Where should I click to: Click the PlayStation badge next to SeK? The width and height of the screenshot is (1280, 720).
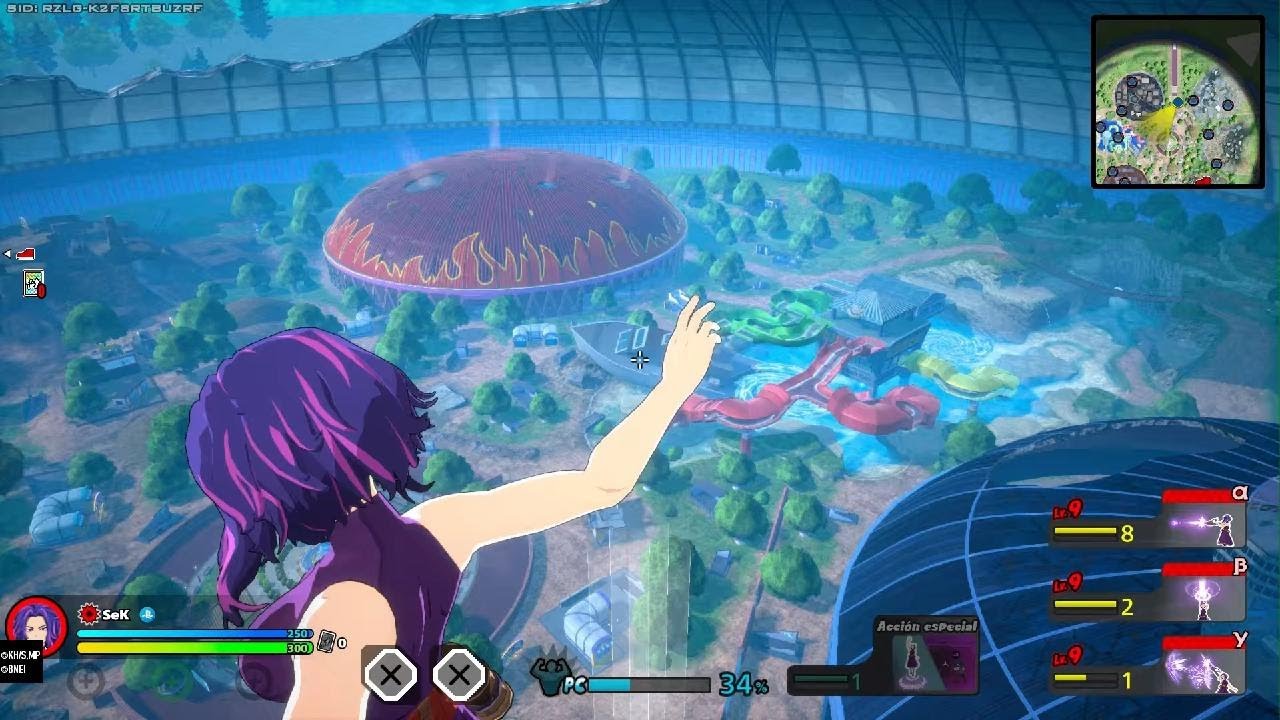(x=147, y=615)
